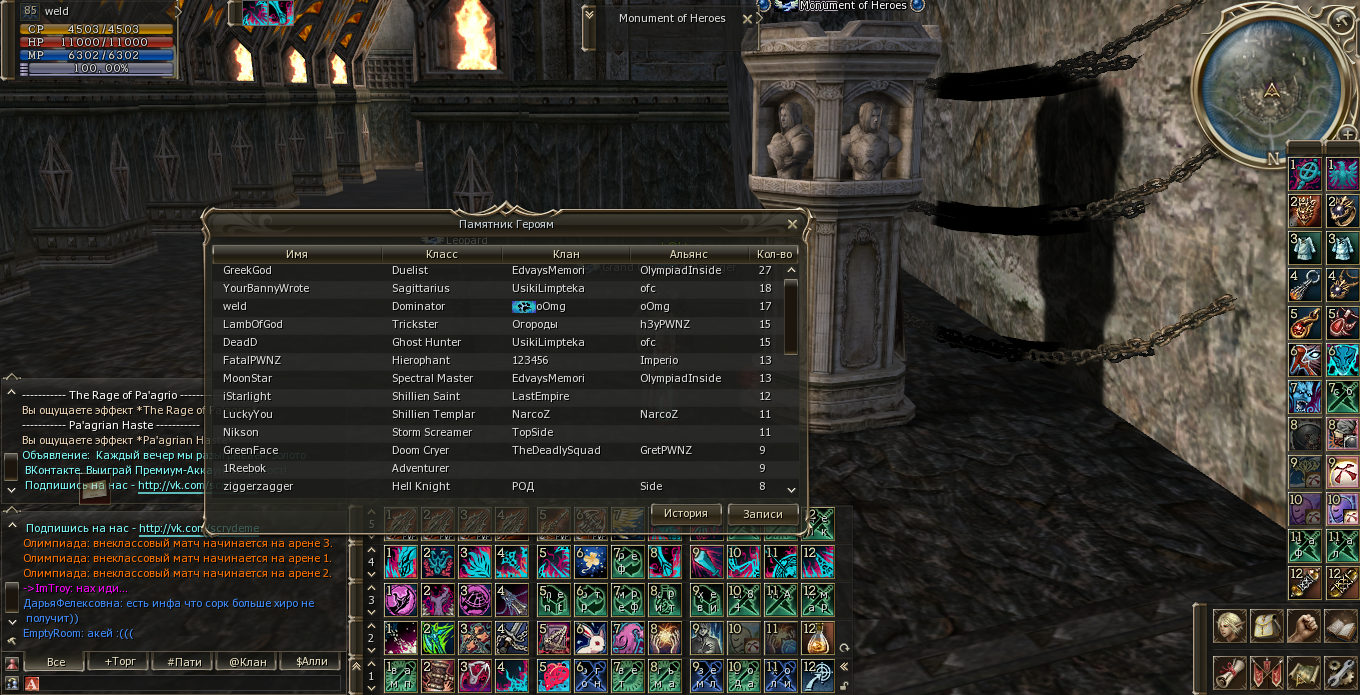Switch to the +Торг chat tab
The height and width of the screenshot is (695, 1360).
pos(121,662)
